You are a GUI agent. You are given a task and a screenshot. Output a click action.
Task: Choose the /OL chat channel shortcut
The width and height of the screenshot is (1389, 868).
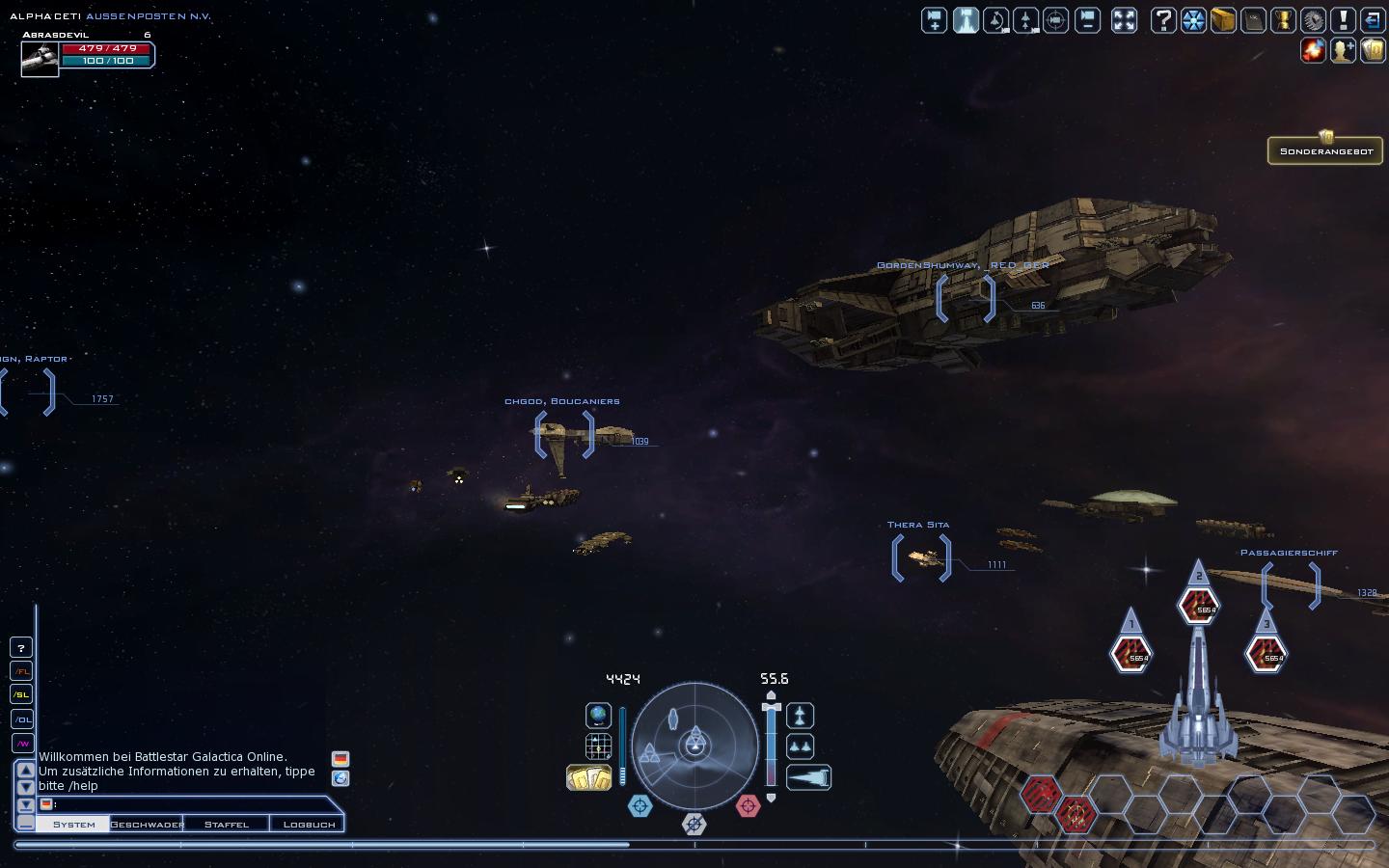click(x=21, y=719)
